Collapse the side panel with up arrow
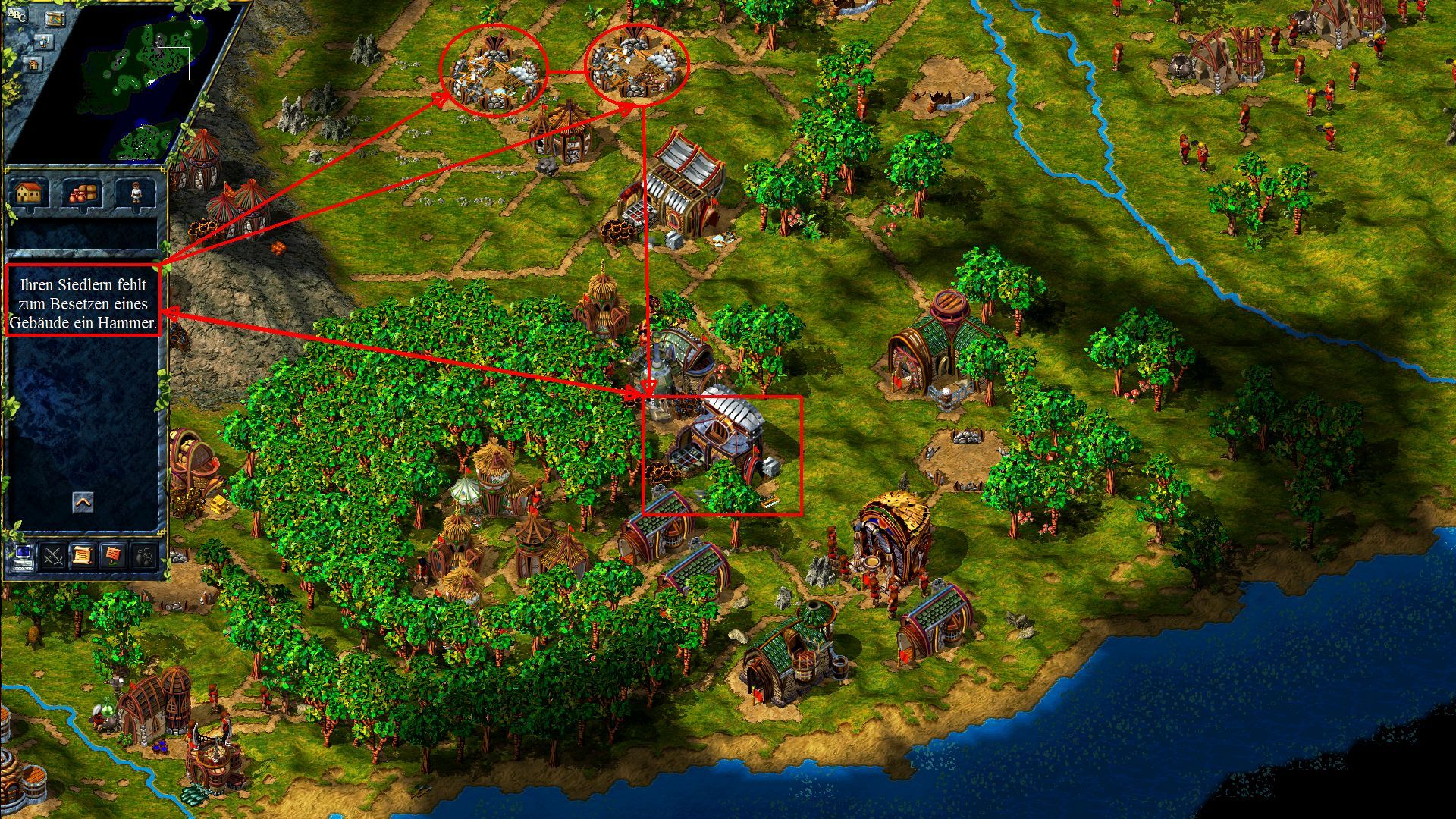The height and width of the screenshot is (819, 1456). pyautogui.click(x=83, y=501)
